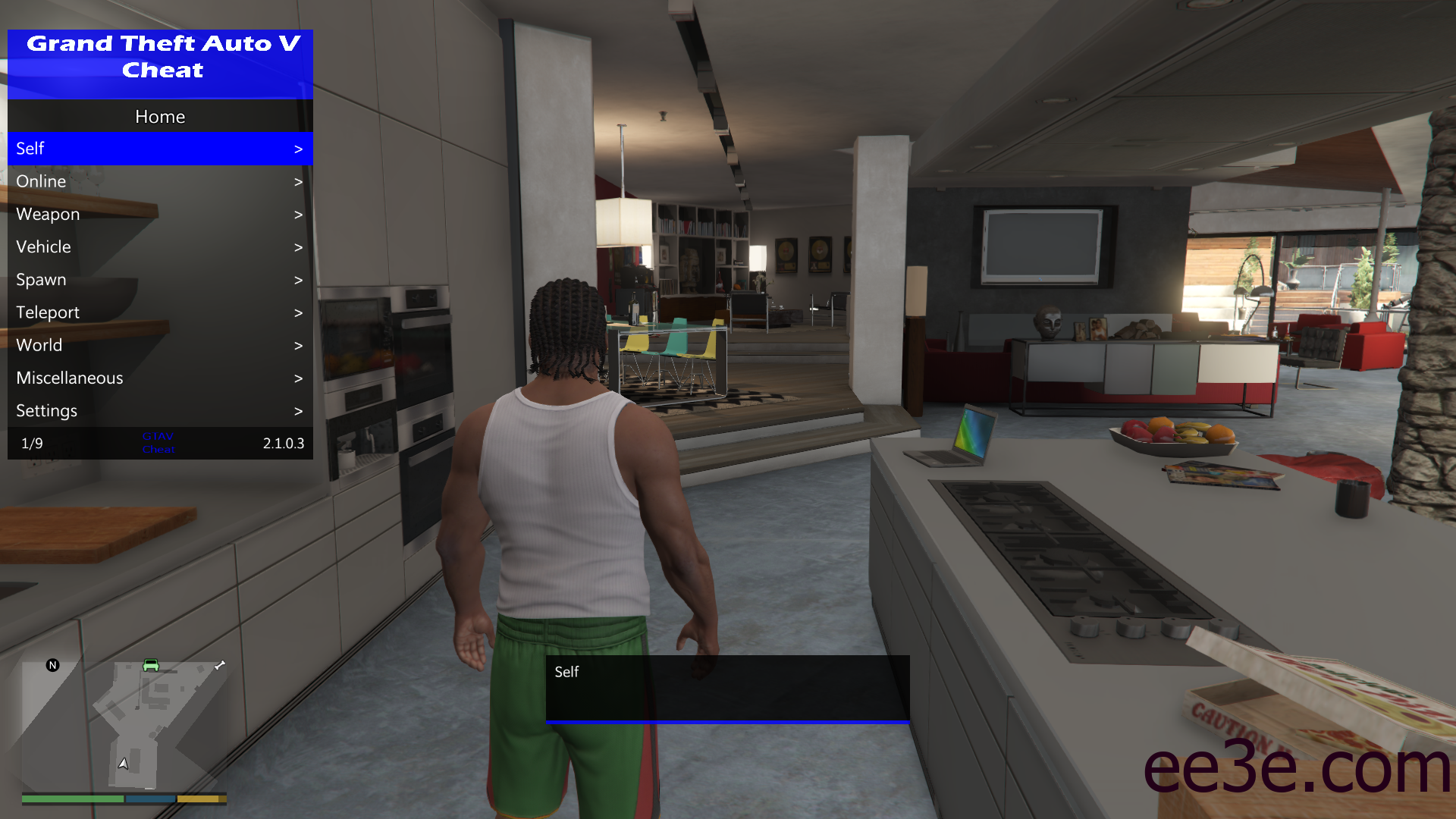Click version number 2.1.0.3
1456x819 pixels.
click(283, 443)
